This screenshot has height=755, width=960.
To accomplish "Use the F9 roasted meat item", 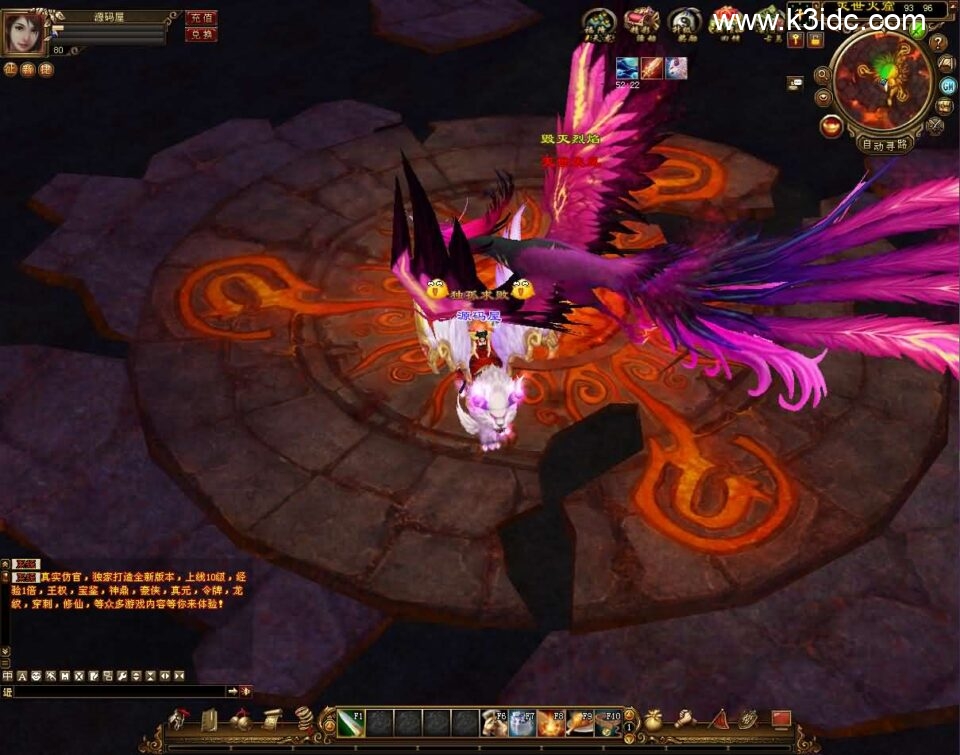I will click(x=580, y=722).
